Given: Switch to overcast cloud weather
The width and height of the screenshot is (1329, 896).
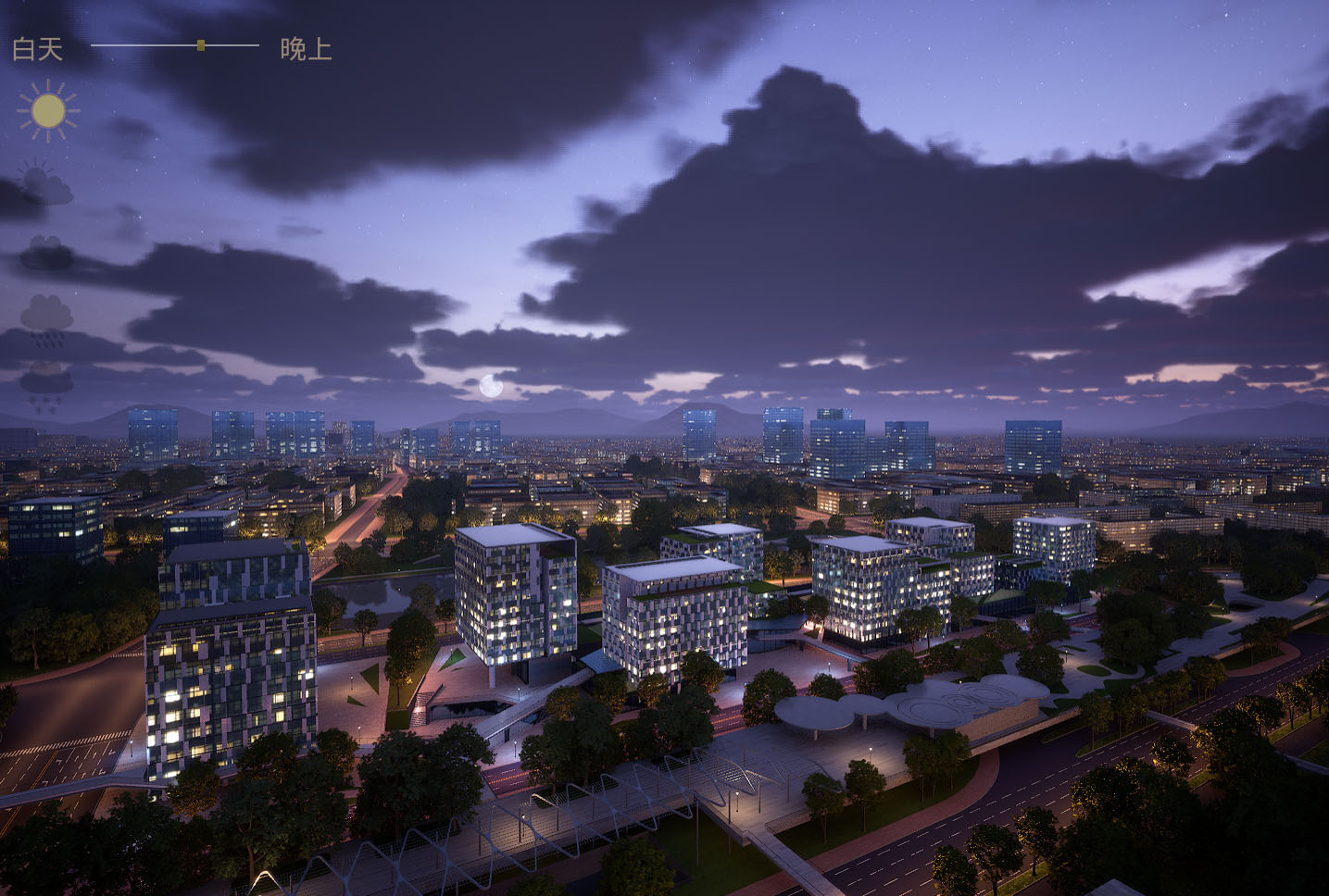Looking at the screenshot, I should (46, 253).
